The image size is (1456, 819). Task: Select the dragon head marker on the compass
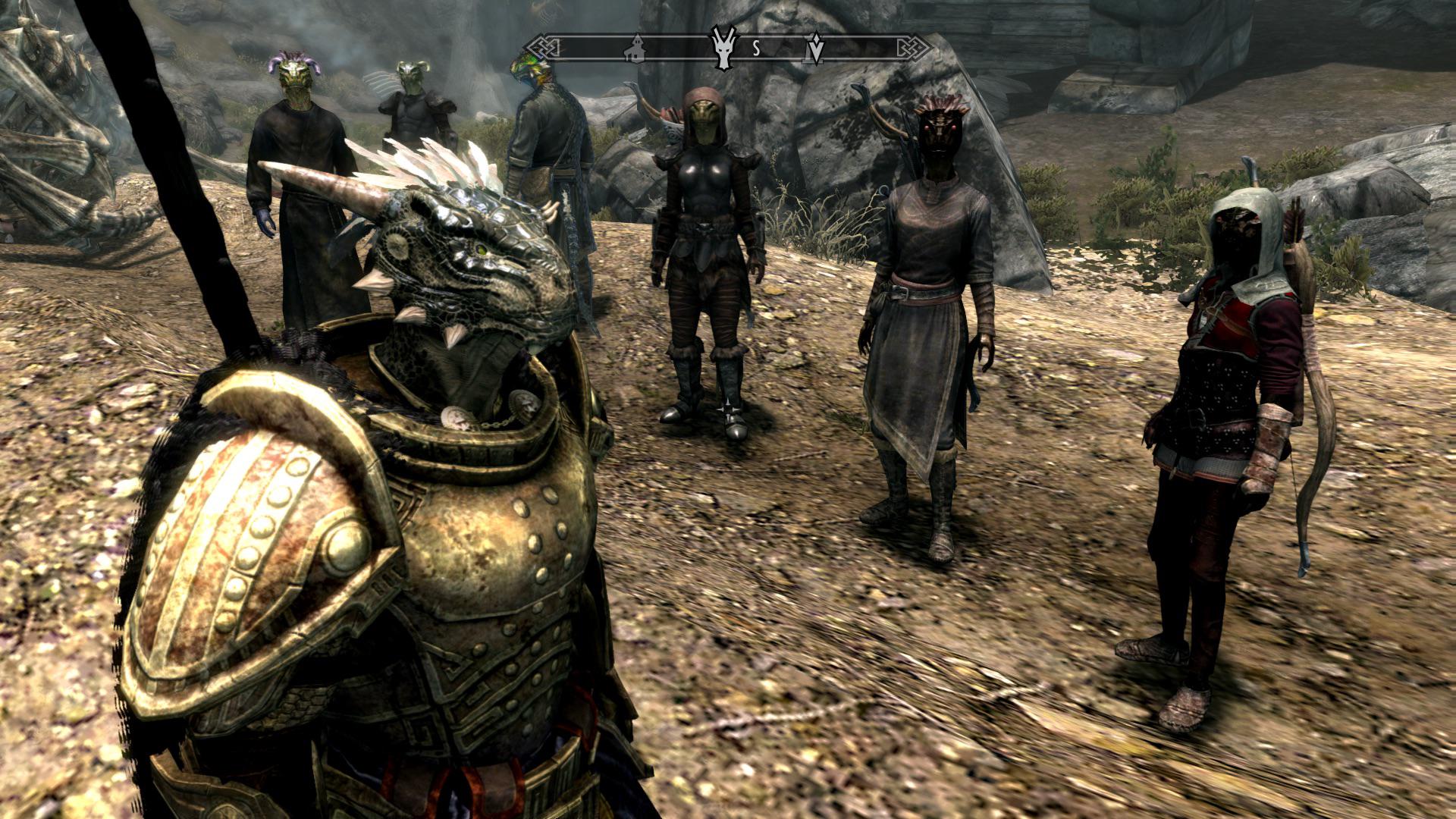point(721,51)
